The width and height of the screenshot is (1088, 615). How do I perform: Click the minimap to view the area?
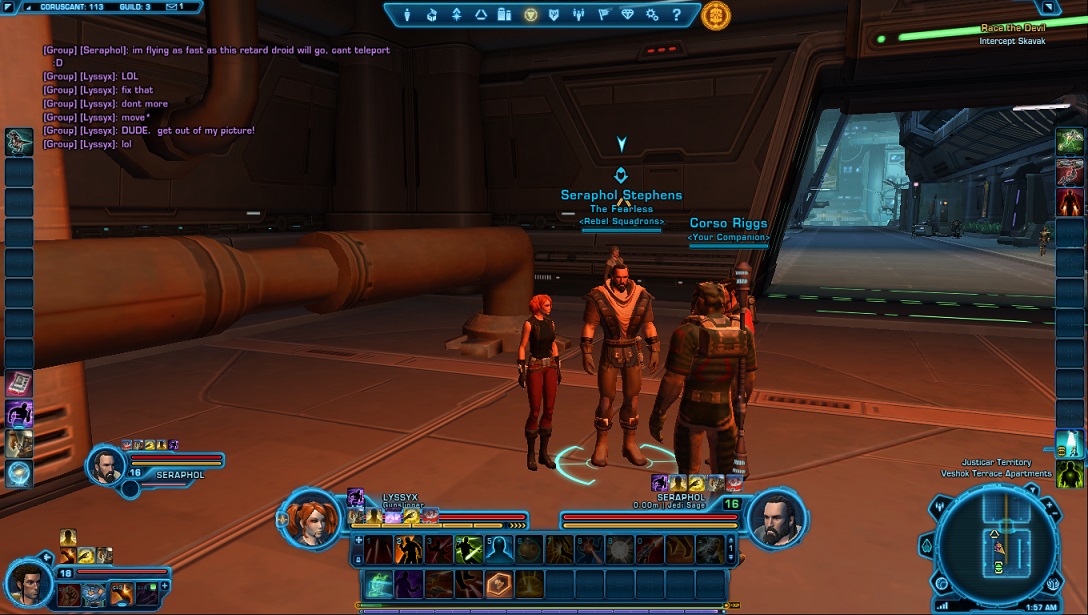point(996,545)
